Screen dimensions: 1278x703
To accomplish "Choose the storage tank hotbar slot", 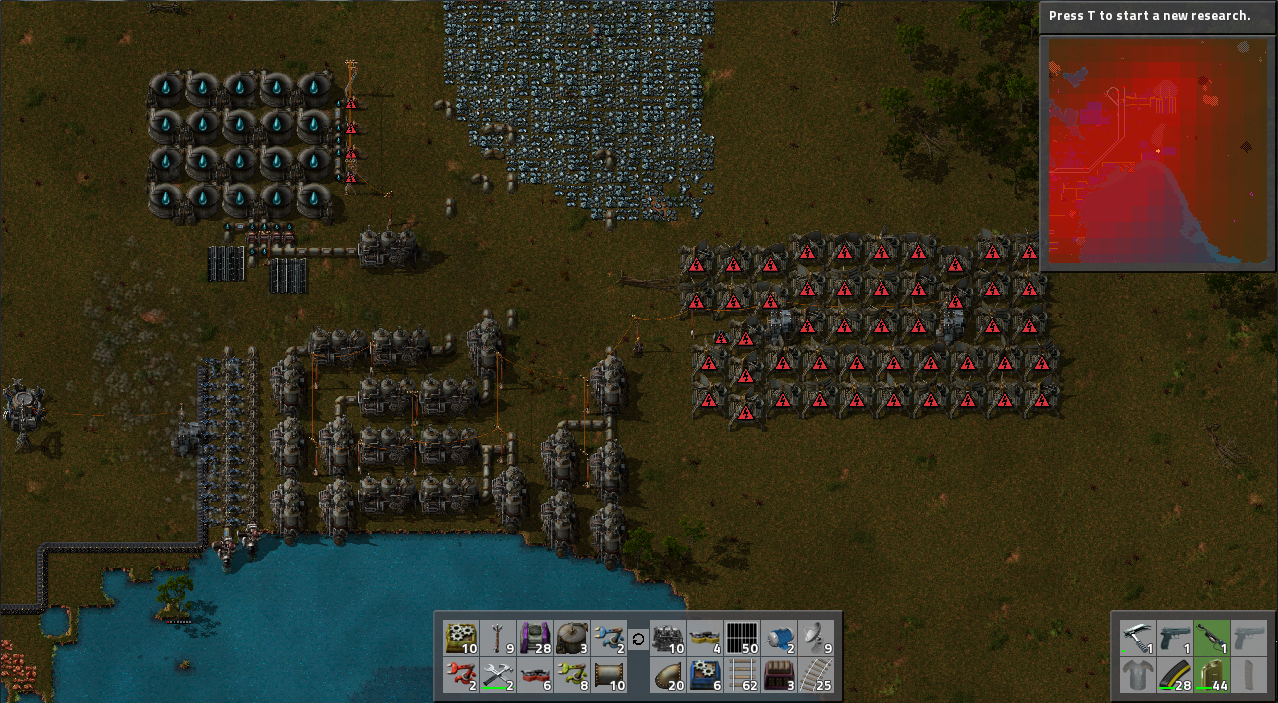I will [x=572, y=637].
